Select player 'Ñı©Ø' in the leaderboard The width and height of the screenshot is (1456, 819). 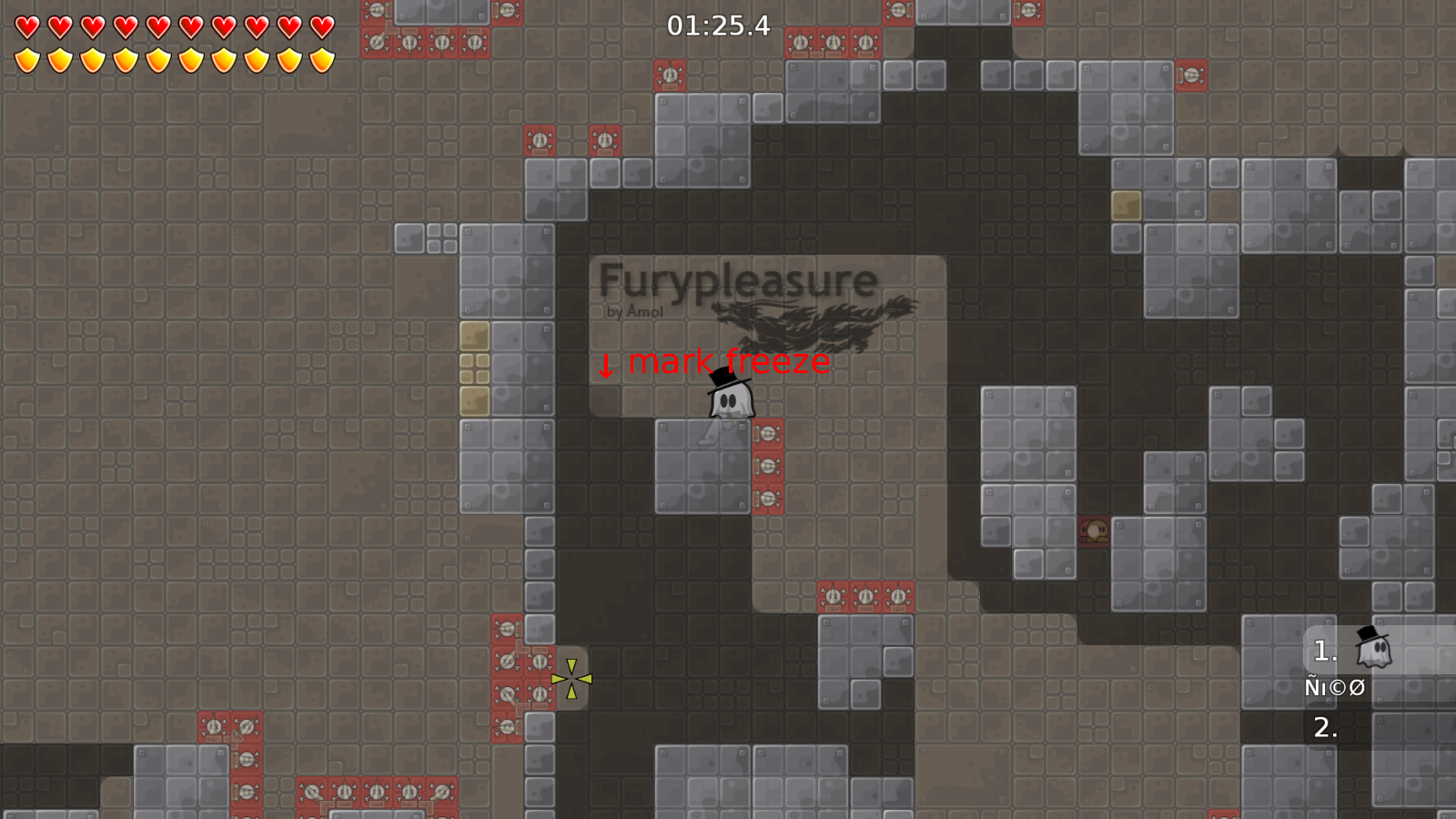point(1334,687)
